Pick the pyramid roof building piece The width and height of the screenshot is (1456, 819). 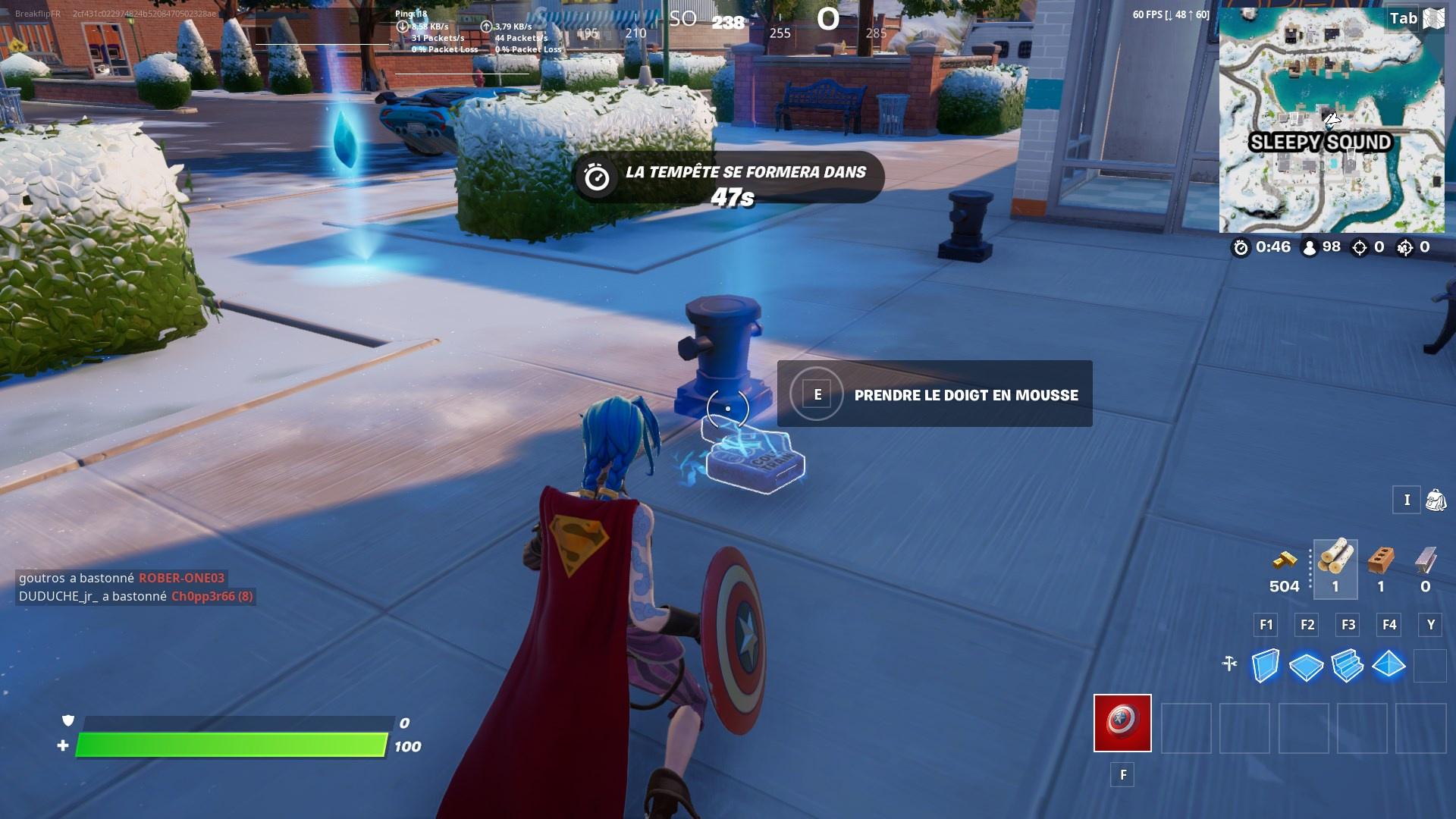tap(1389, 665)
